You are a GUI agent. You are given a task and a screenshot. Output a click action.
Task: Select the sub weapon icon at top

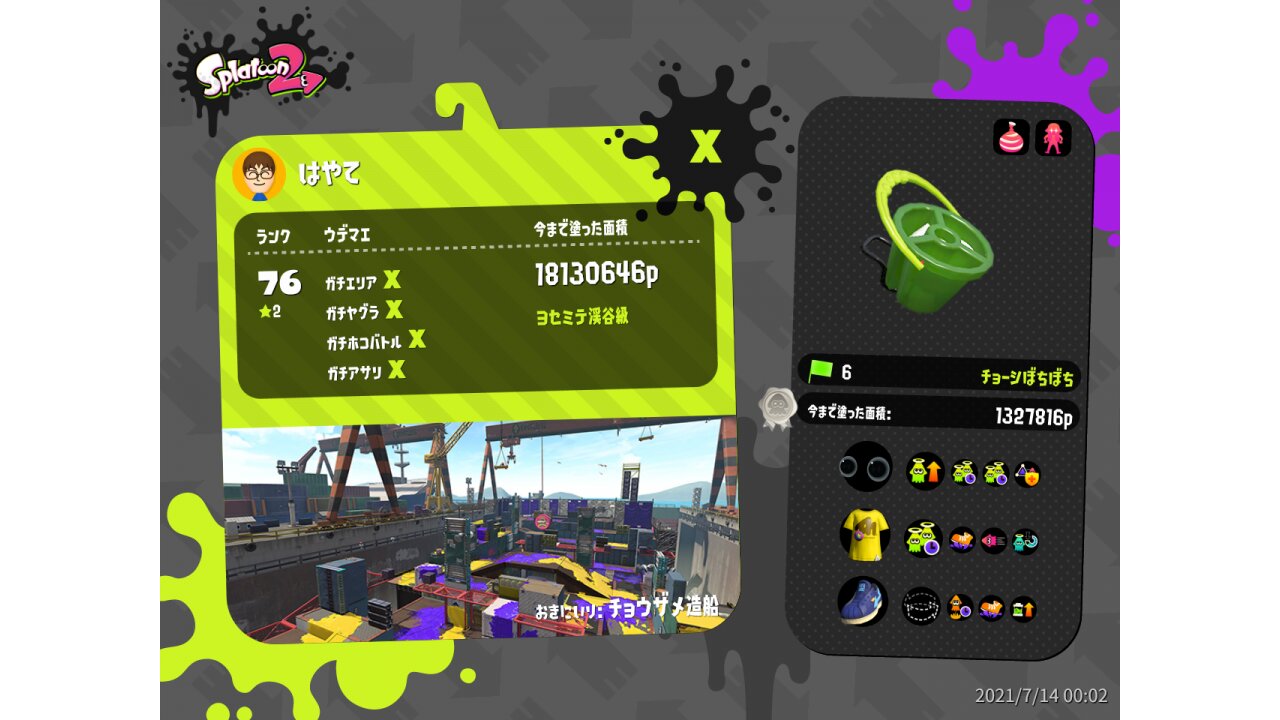point(1011,137)
